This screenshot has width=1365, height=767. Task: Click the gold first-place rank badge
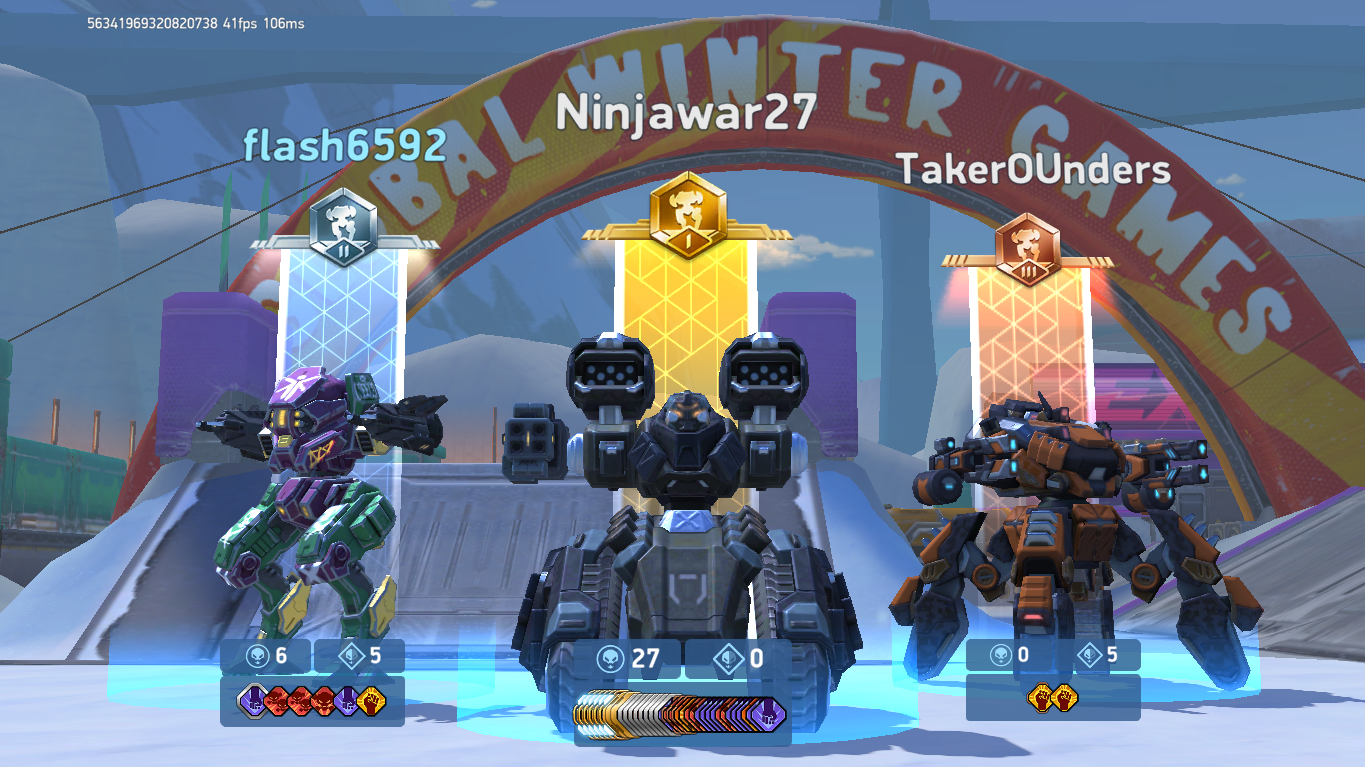click(x=686, y=214)
